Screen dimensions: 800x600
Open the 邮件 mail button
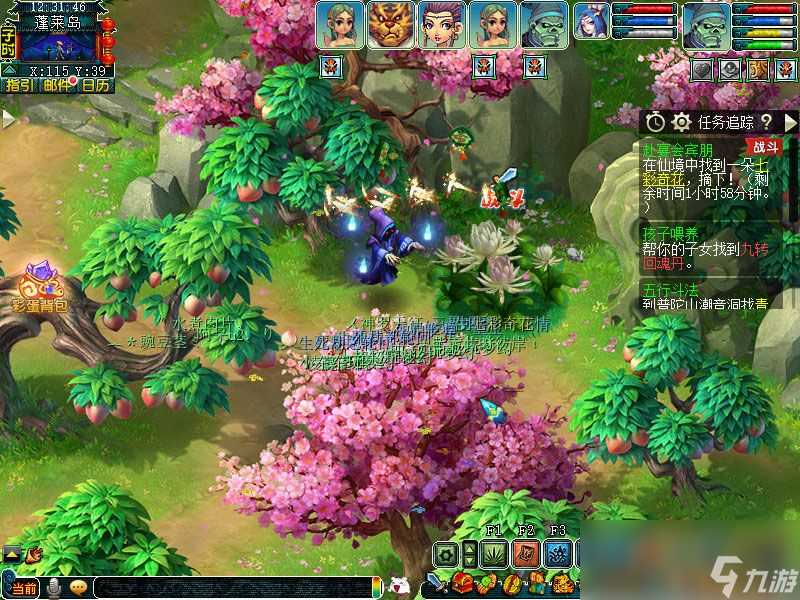(57, 86)
